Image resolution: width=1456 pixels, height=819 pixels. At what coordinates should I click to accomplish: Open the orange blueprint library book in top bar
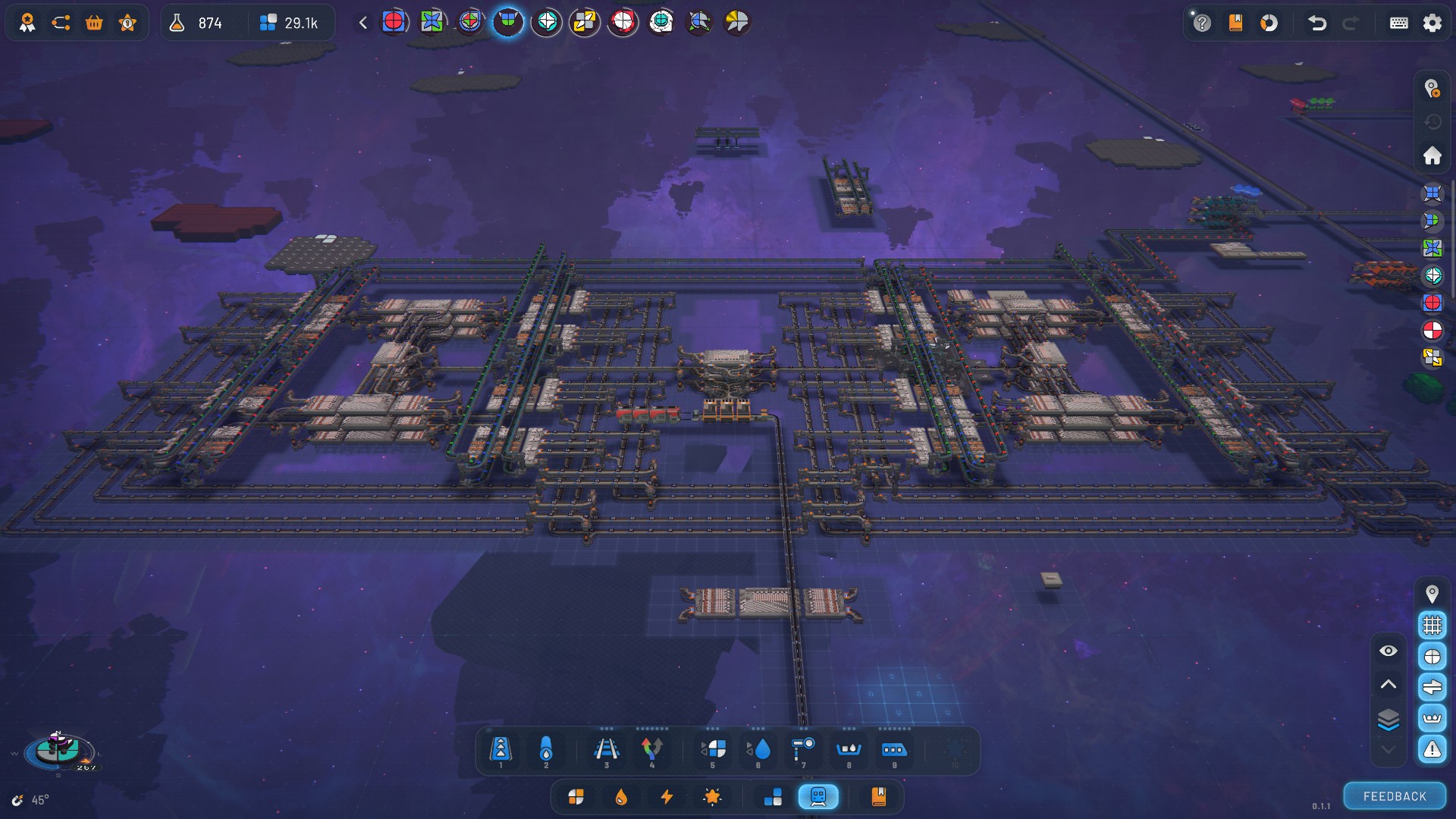pyautogui.click(x=1235, y=23)
